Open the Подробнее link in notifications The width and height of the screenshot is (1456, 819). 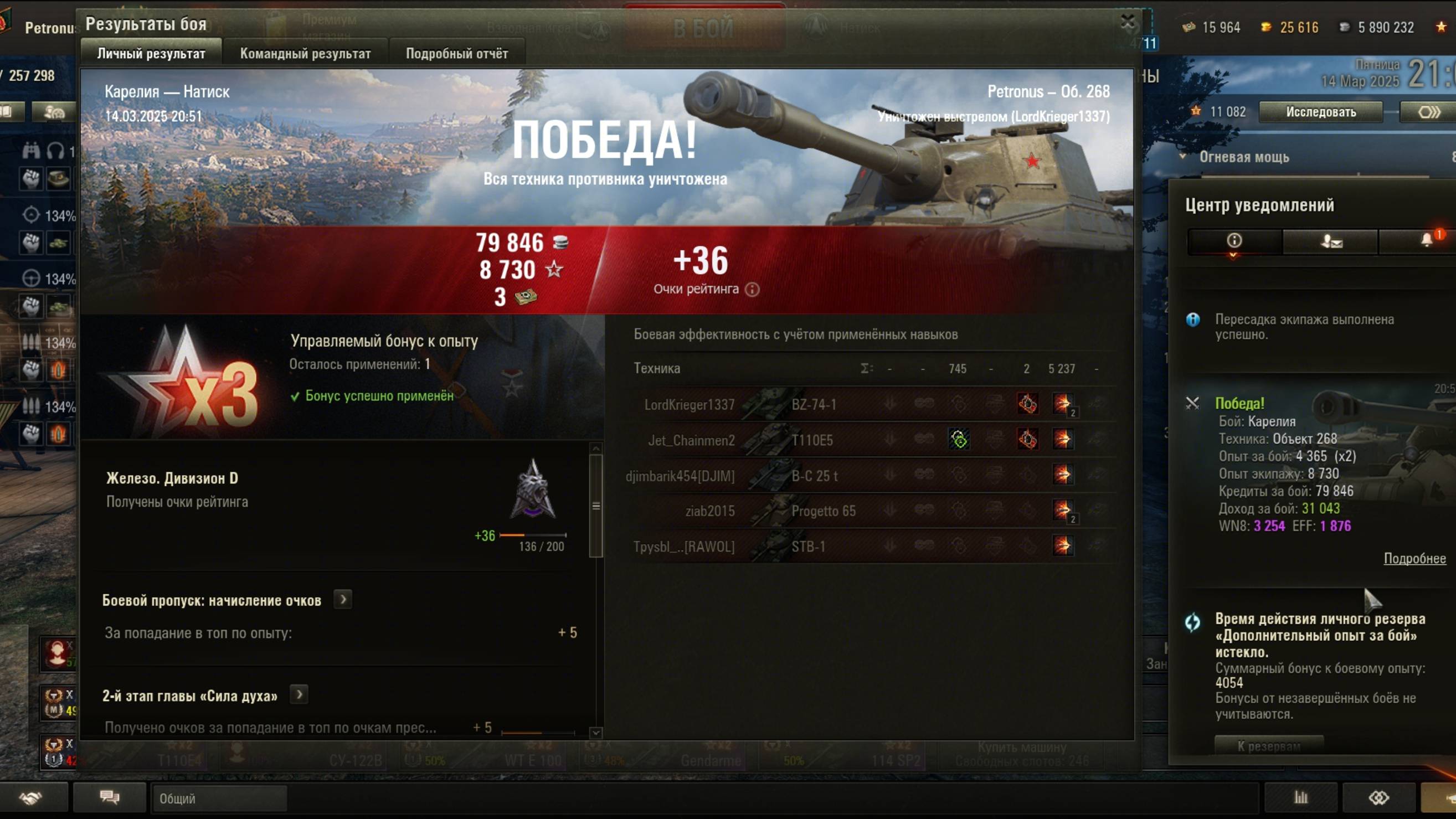click(1414, 558)
